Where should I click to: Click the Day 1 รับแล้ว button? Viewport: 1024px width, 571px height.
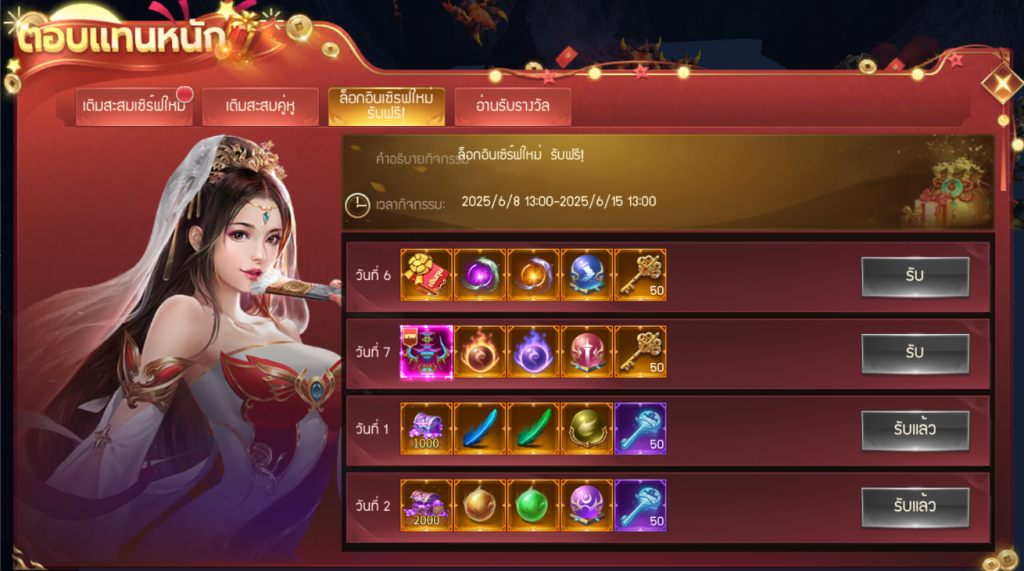914,430
